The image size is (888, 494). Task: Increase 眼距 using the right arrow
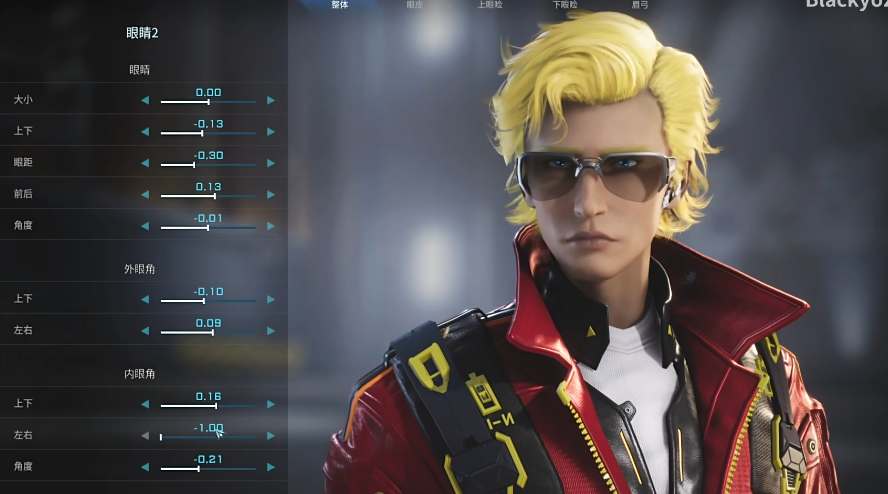coord(271,163)
